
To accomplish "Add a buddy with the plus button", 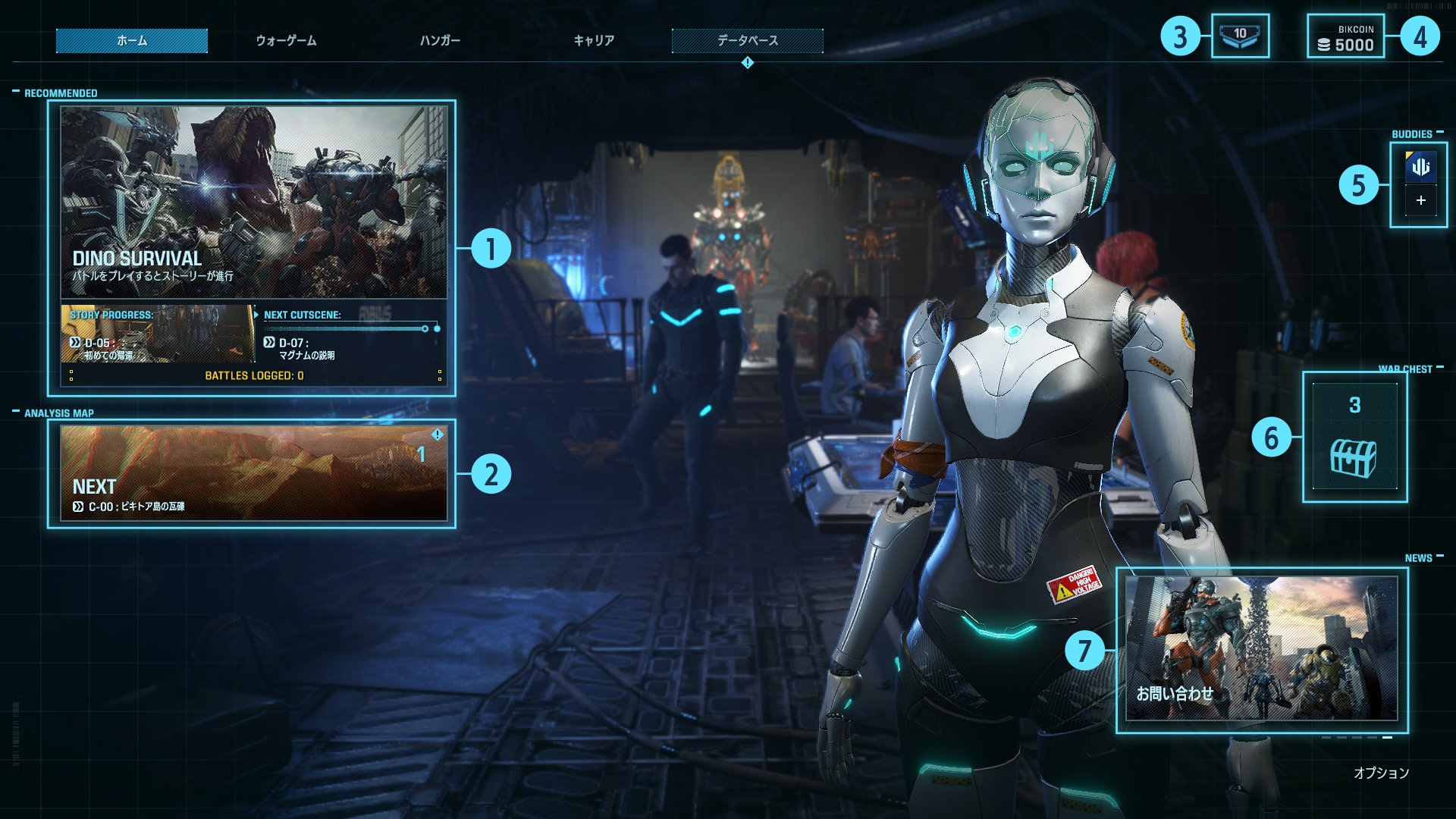I will coord(1420,201).
